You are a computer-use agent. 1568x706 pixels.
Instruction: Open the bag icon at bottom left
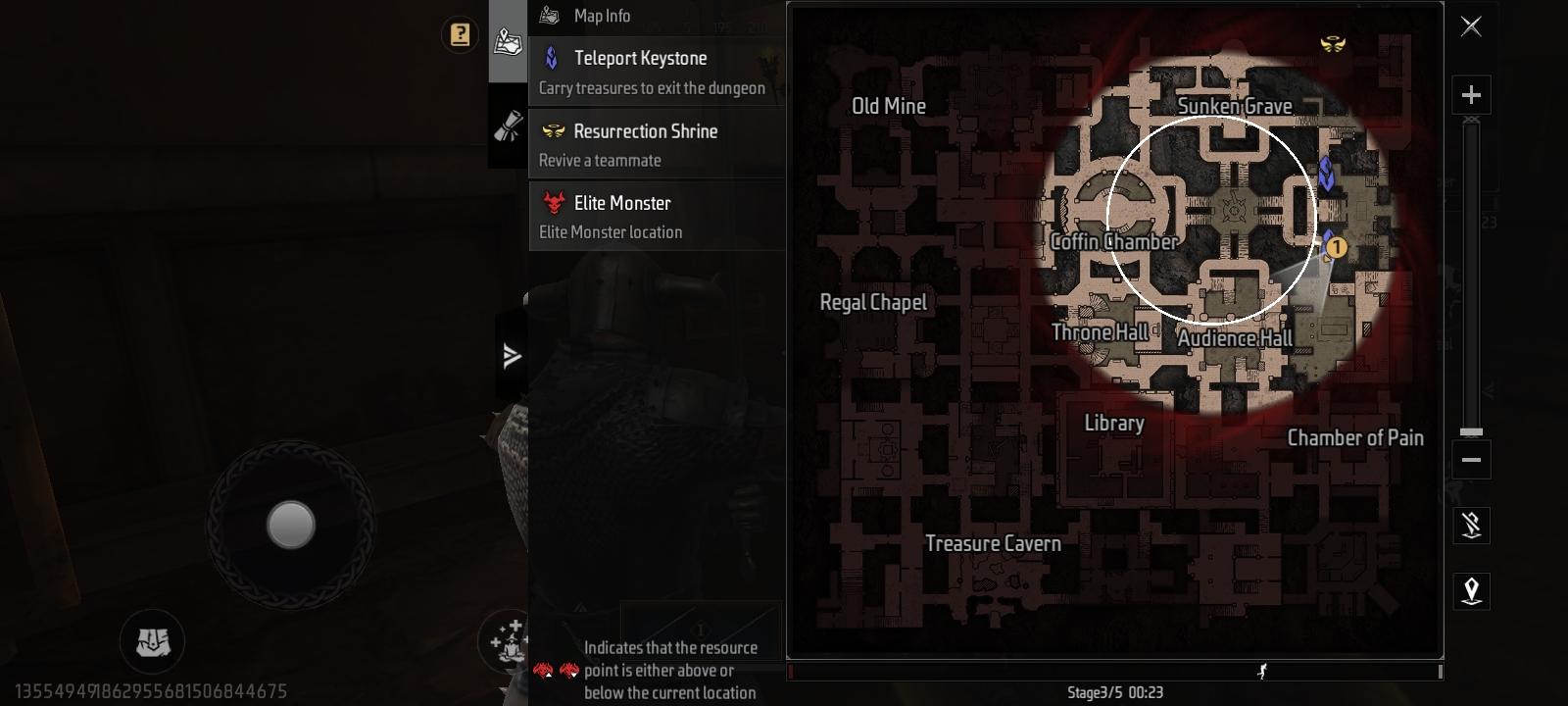coord(152,642)
